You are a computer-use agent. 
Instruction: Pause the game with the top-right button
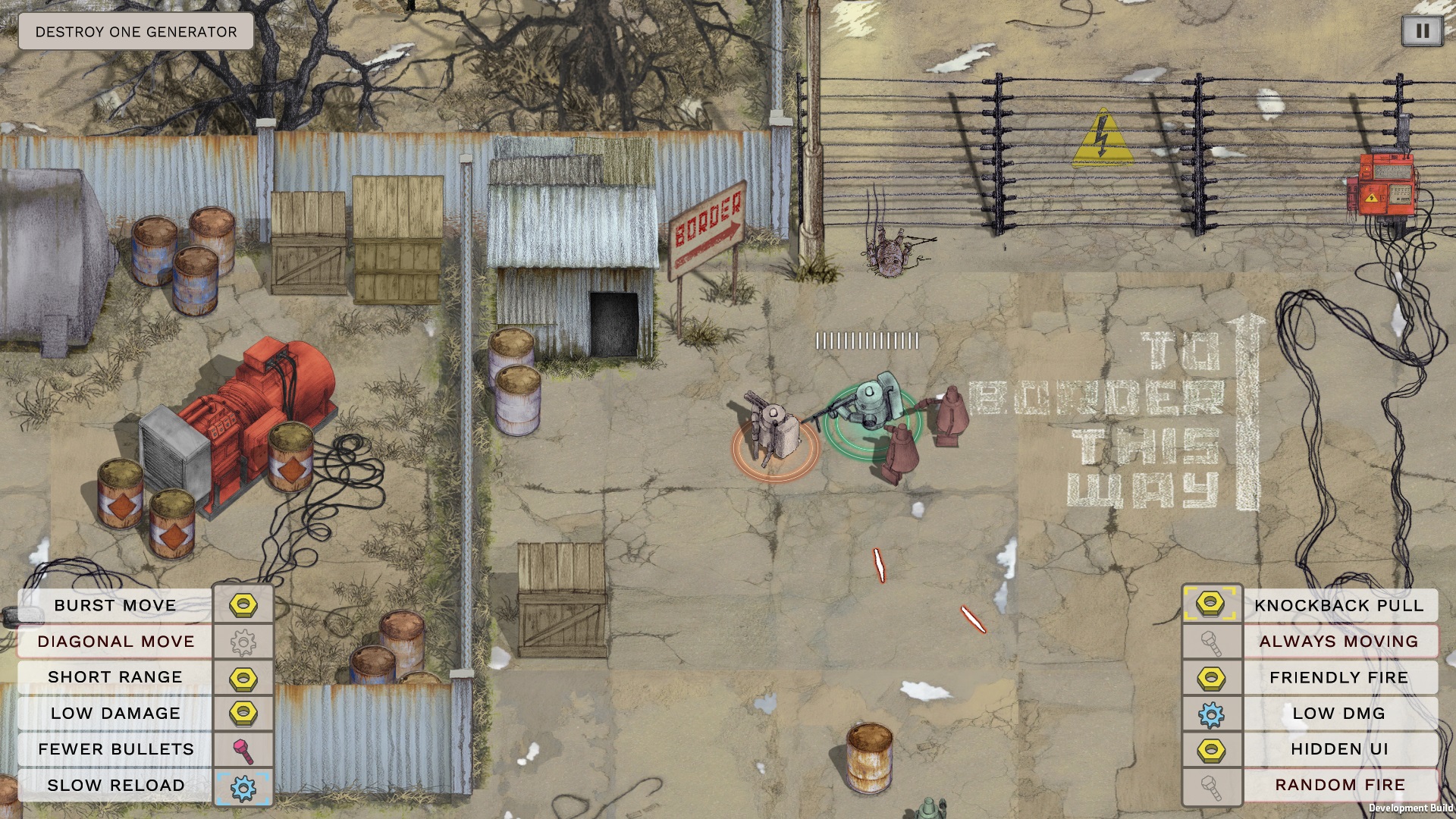click(1422, 31)
